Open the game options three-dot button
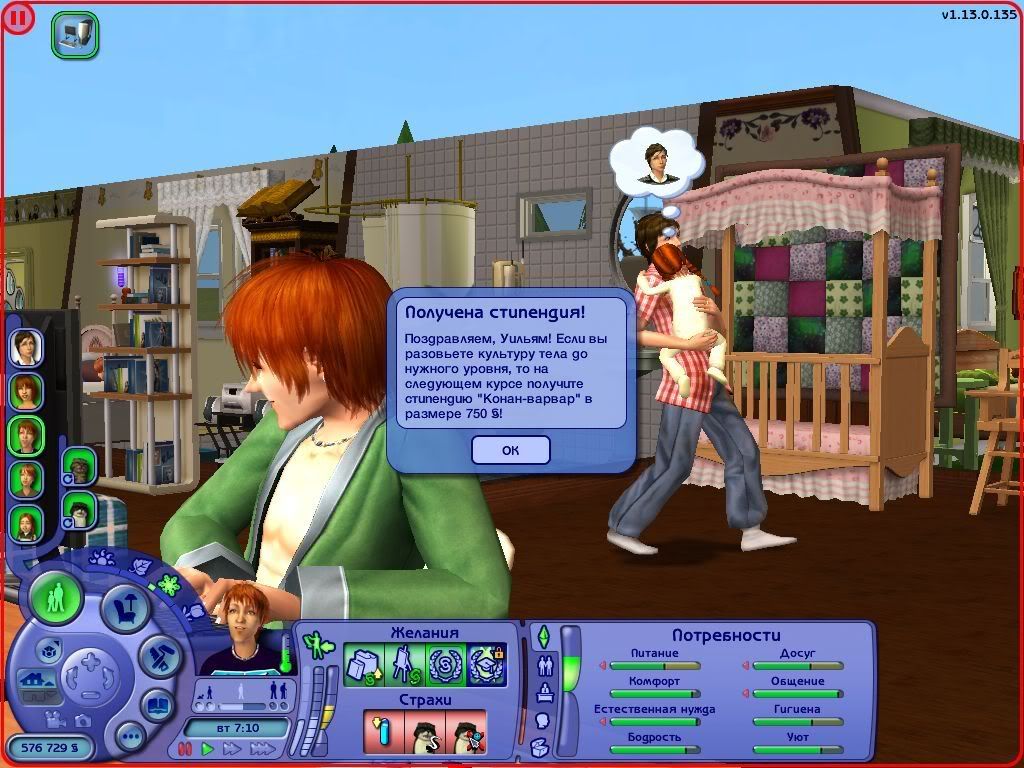 click(130, 737)
